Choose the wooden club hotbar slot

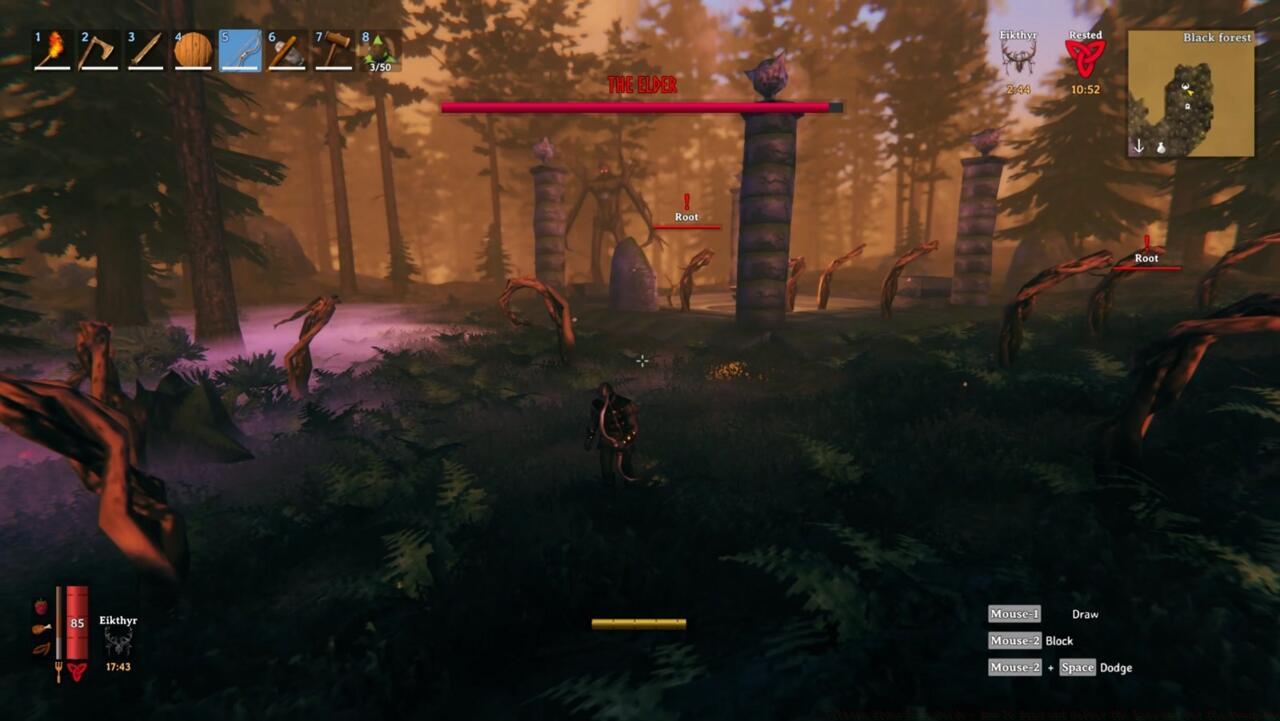tap(146, 50)
